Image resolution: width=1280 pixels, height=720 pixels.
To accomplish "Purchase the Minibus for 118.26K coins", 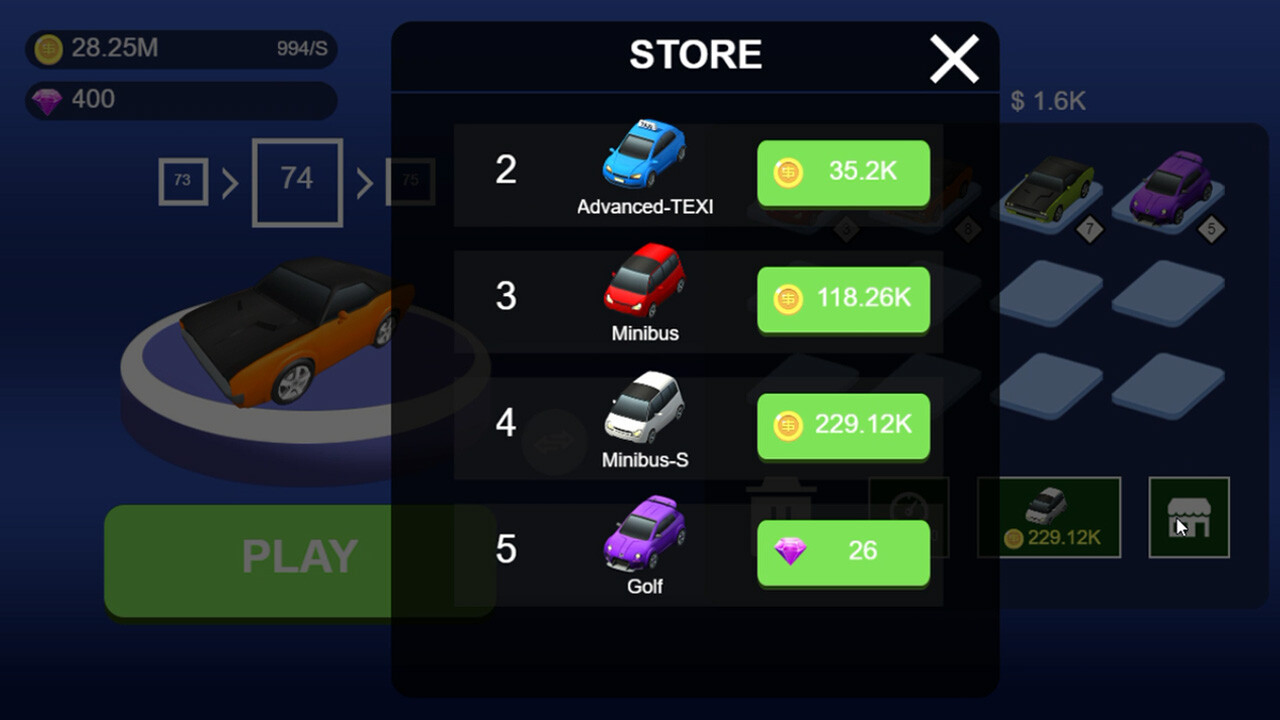I will [x=843, y=299].
